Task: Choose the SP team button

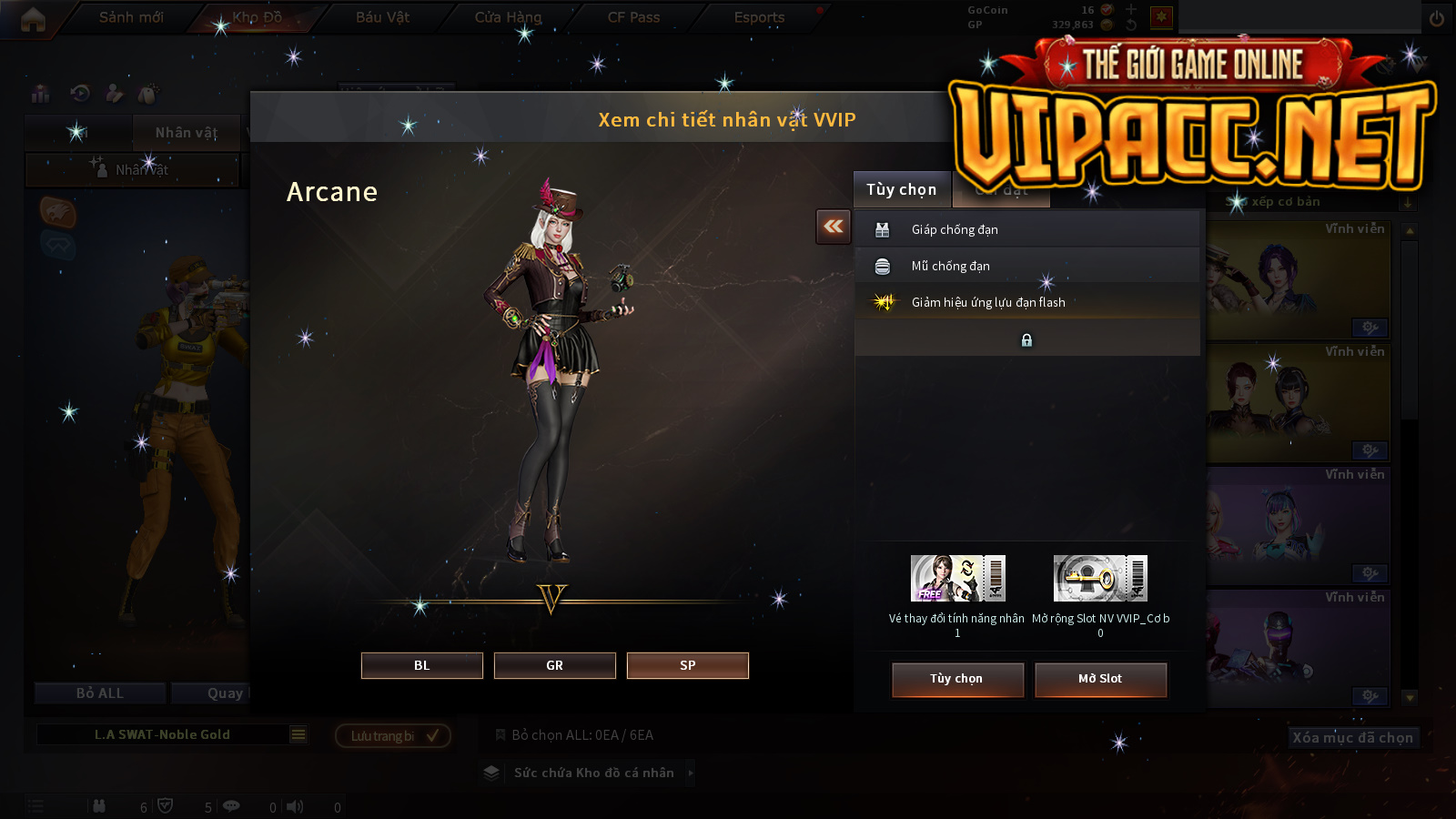Action: point(687,665)
